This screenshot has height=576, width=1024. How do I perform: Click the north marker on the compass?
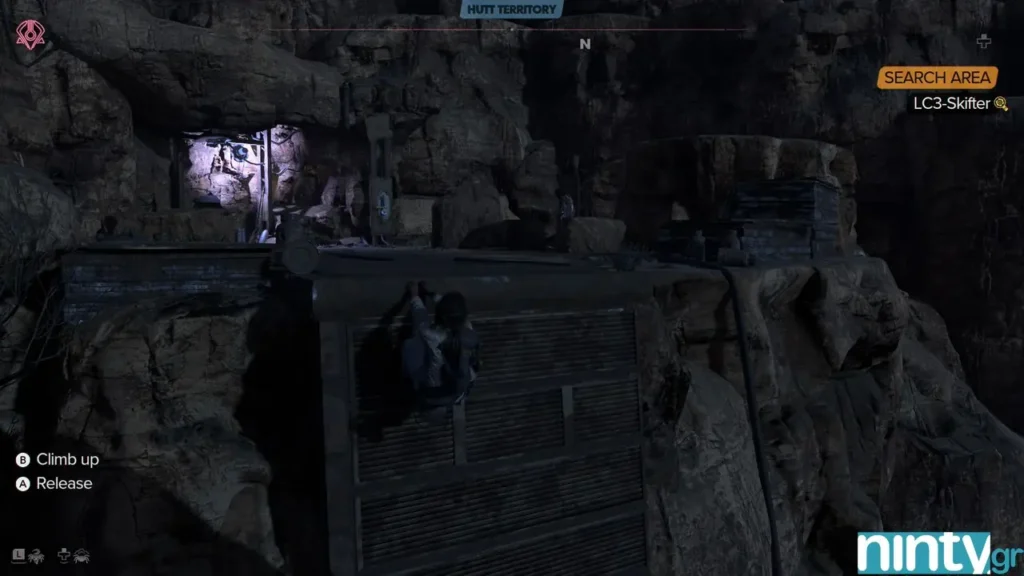point(585,44)
